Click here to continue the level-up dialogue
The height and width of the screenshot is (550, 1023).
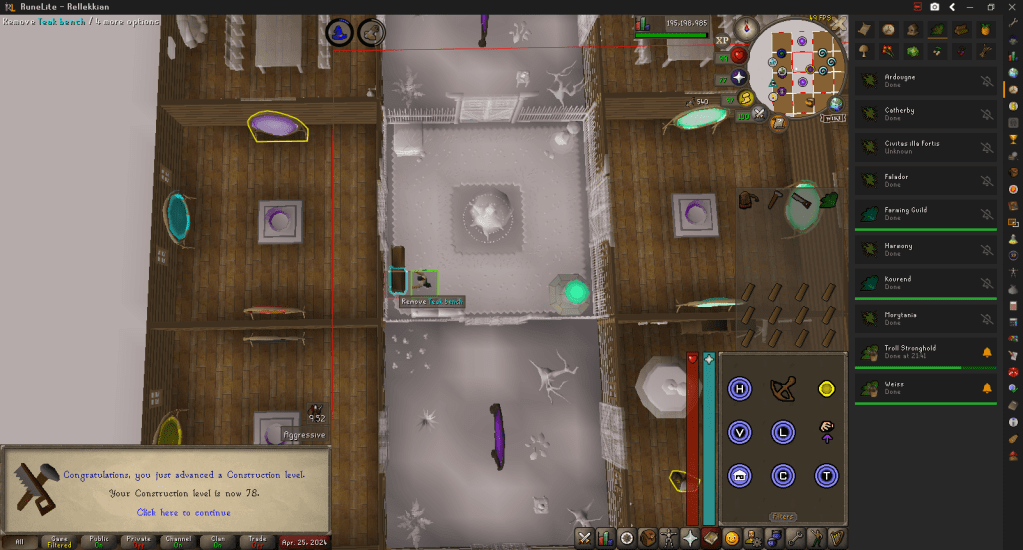(x=183, y=513)
